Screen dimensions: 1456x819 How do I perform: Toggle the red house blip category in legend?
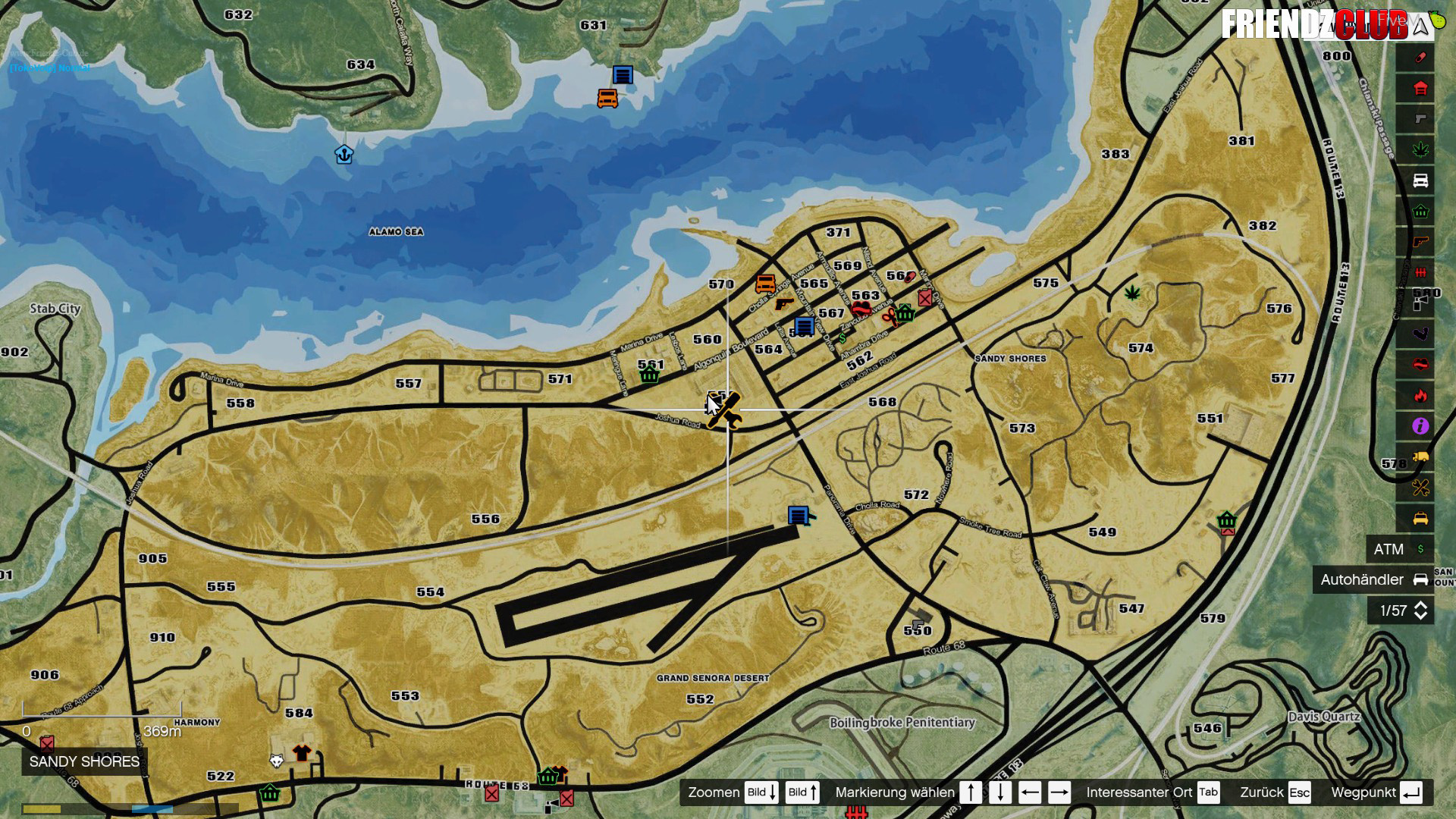coord(1420,89)
